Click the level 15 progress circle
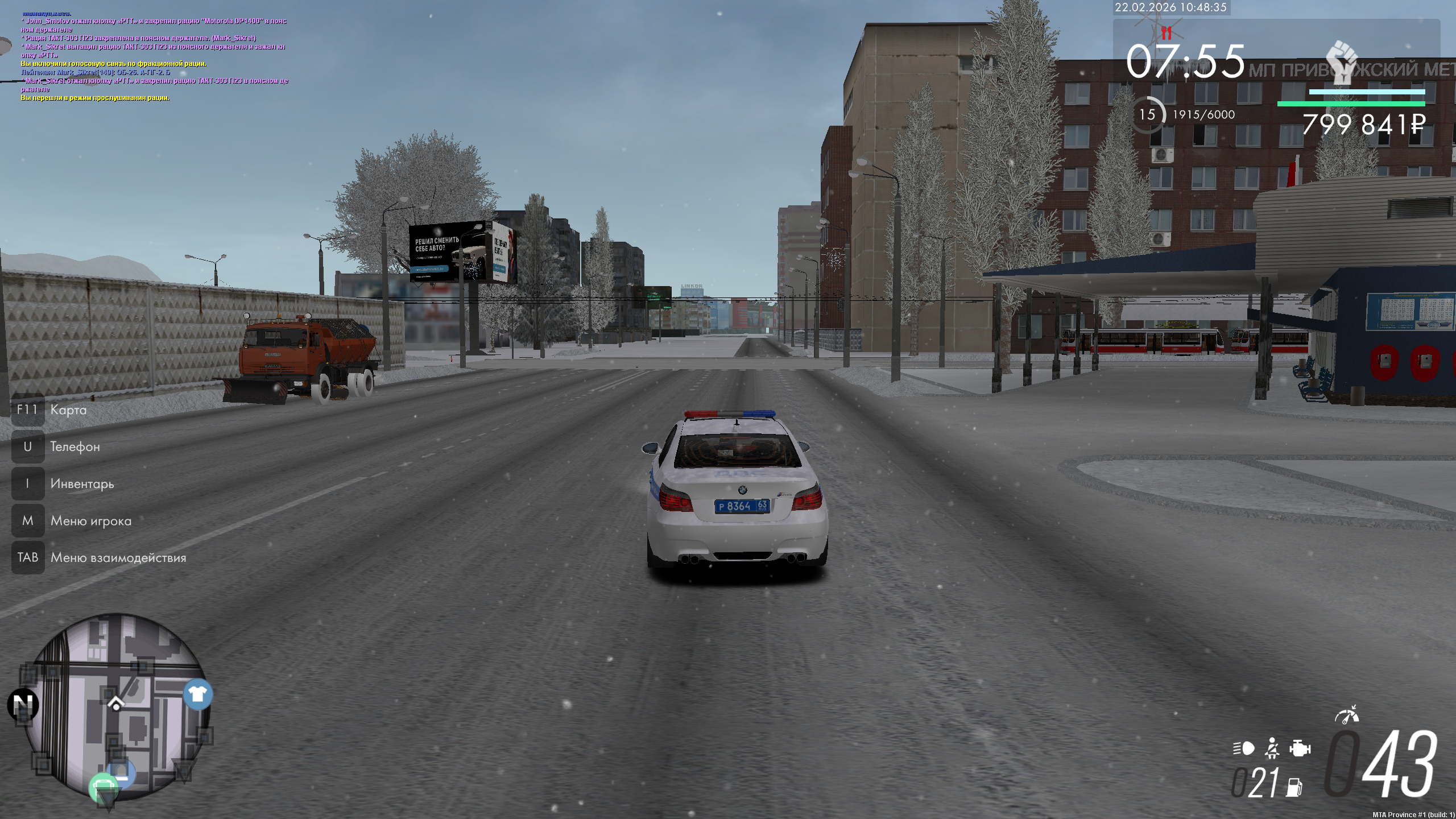The width and height of the screenshot is (1456, 819). [x=1147, y=115]
